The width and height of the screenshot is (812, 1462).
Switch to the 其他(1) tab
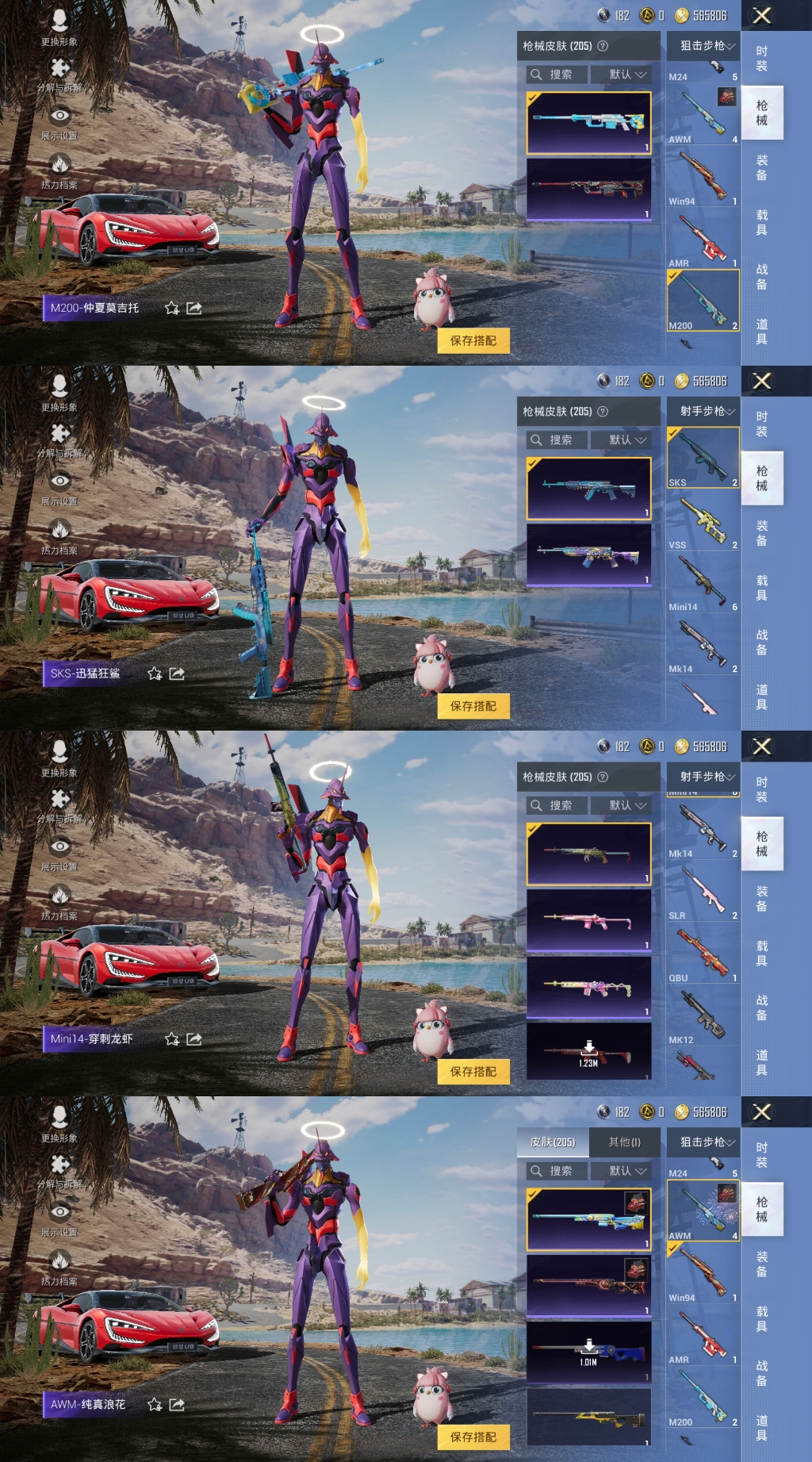click(x=624, y=1142)
